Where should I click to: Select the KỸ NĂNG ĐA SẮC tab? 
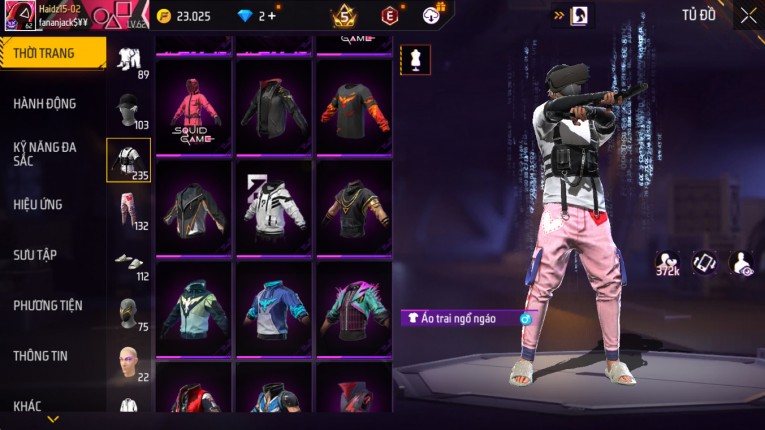[x=45, y=153]
